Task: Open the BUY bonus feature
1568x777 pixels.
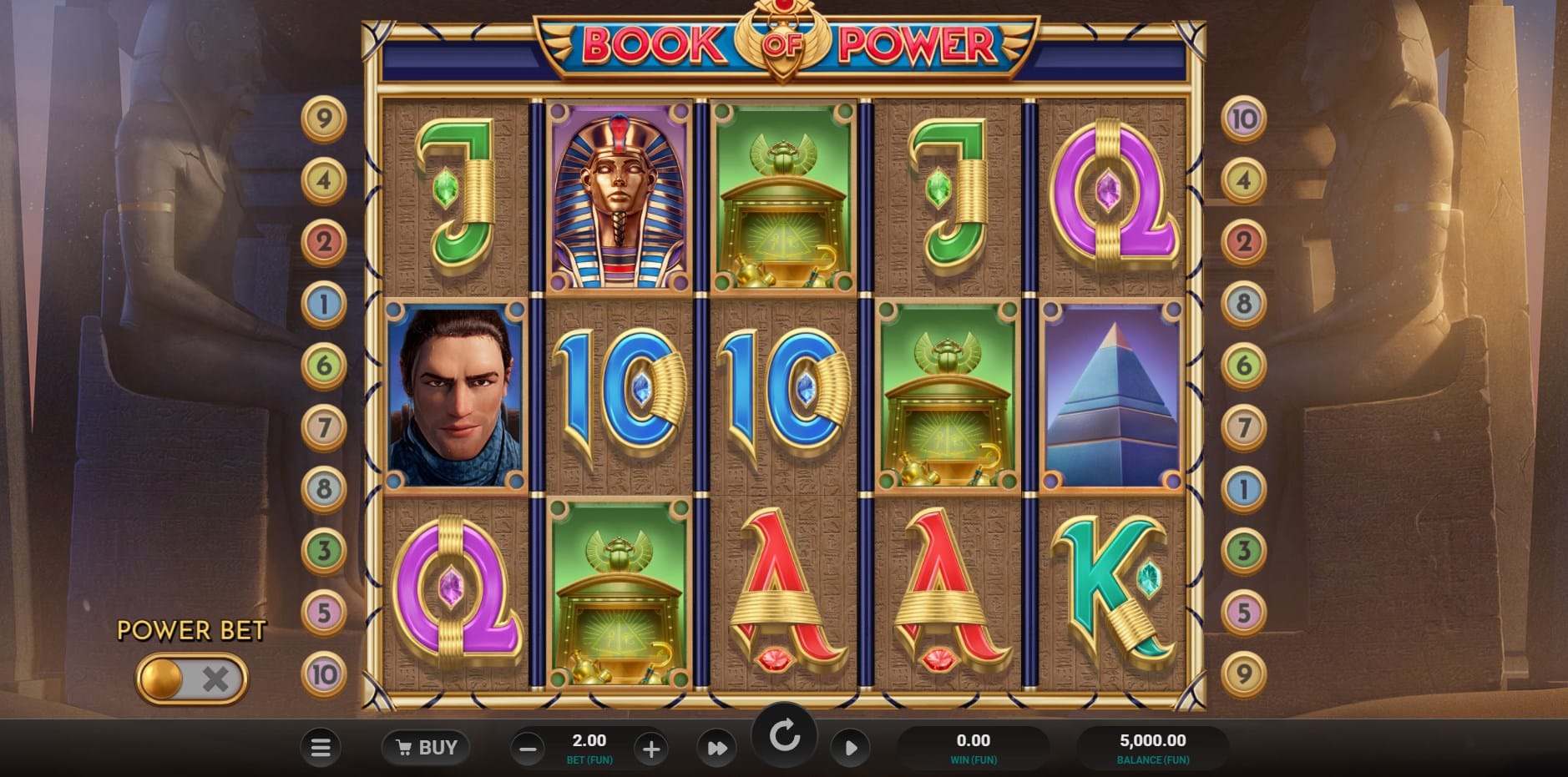Action: pyautogui.click(x=426, y=748)
